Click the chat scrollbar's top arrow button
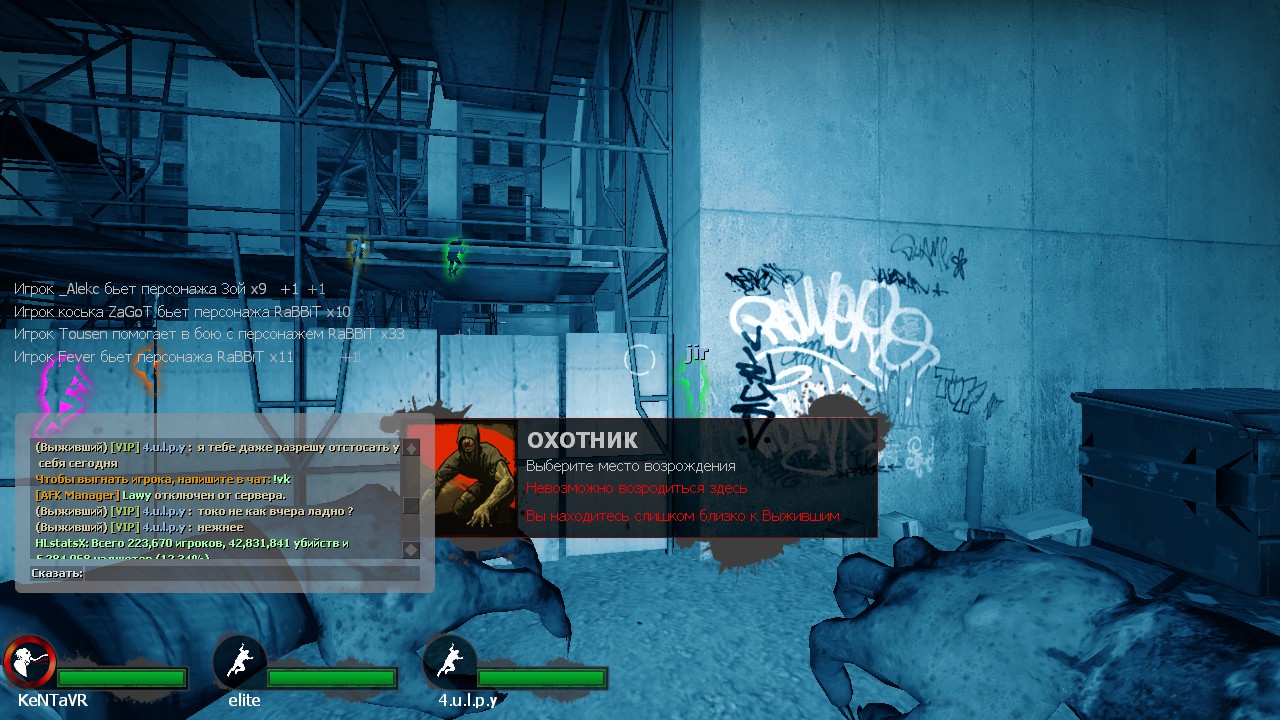1280x720 pixels. coord(410,448)
